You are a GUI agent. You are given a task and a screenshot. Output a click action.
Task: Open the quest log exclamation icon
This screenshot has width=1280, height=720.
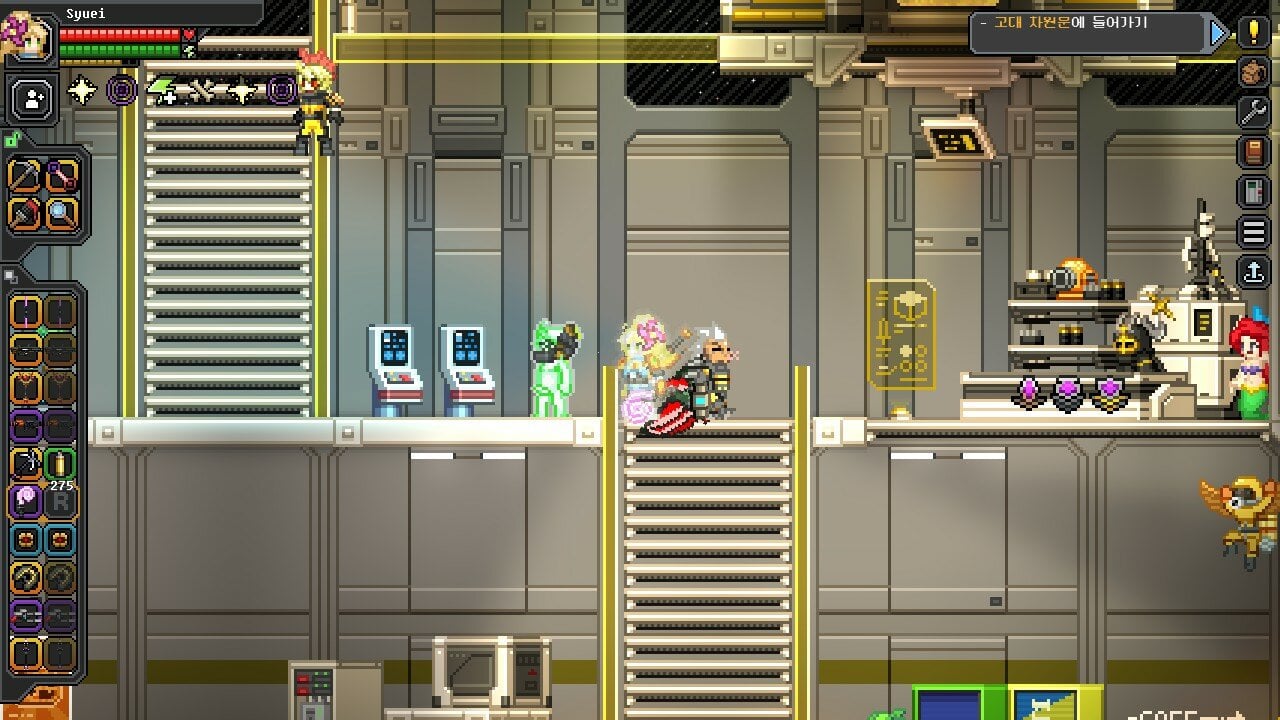[1253, 30]
